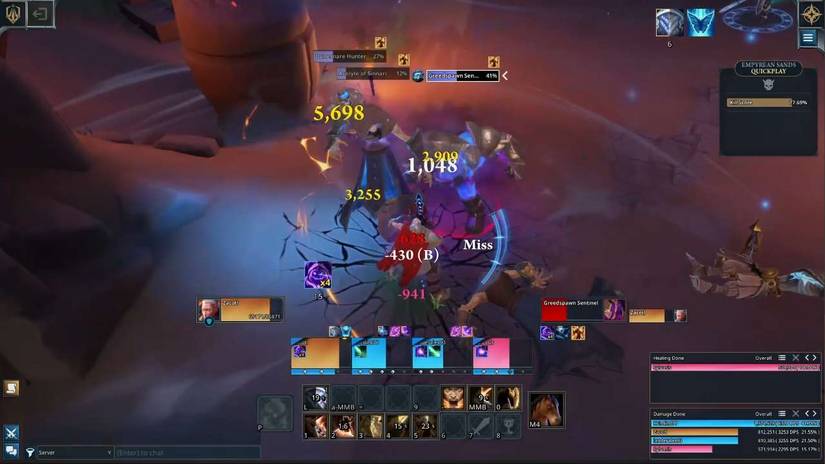Screen dimensions: 825x464
Task: Open the Server chat channel dropdown
Action: pos(70,453)
